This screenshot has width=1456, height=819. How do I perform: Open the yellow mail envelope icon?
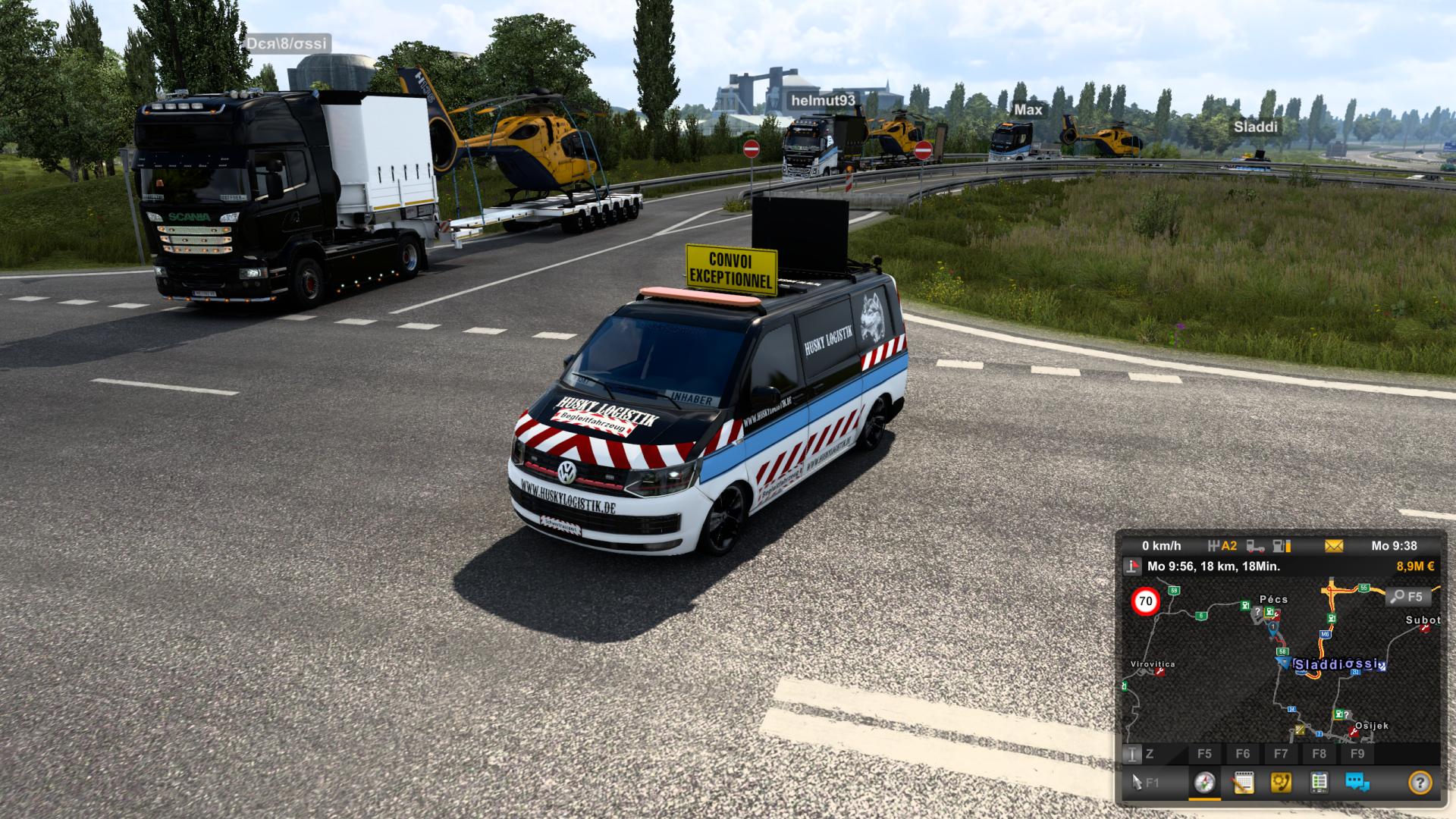pyautogui.click(x=1334, y=546)
